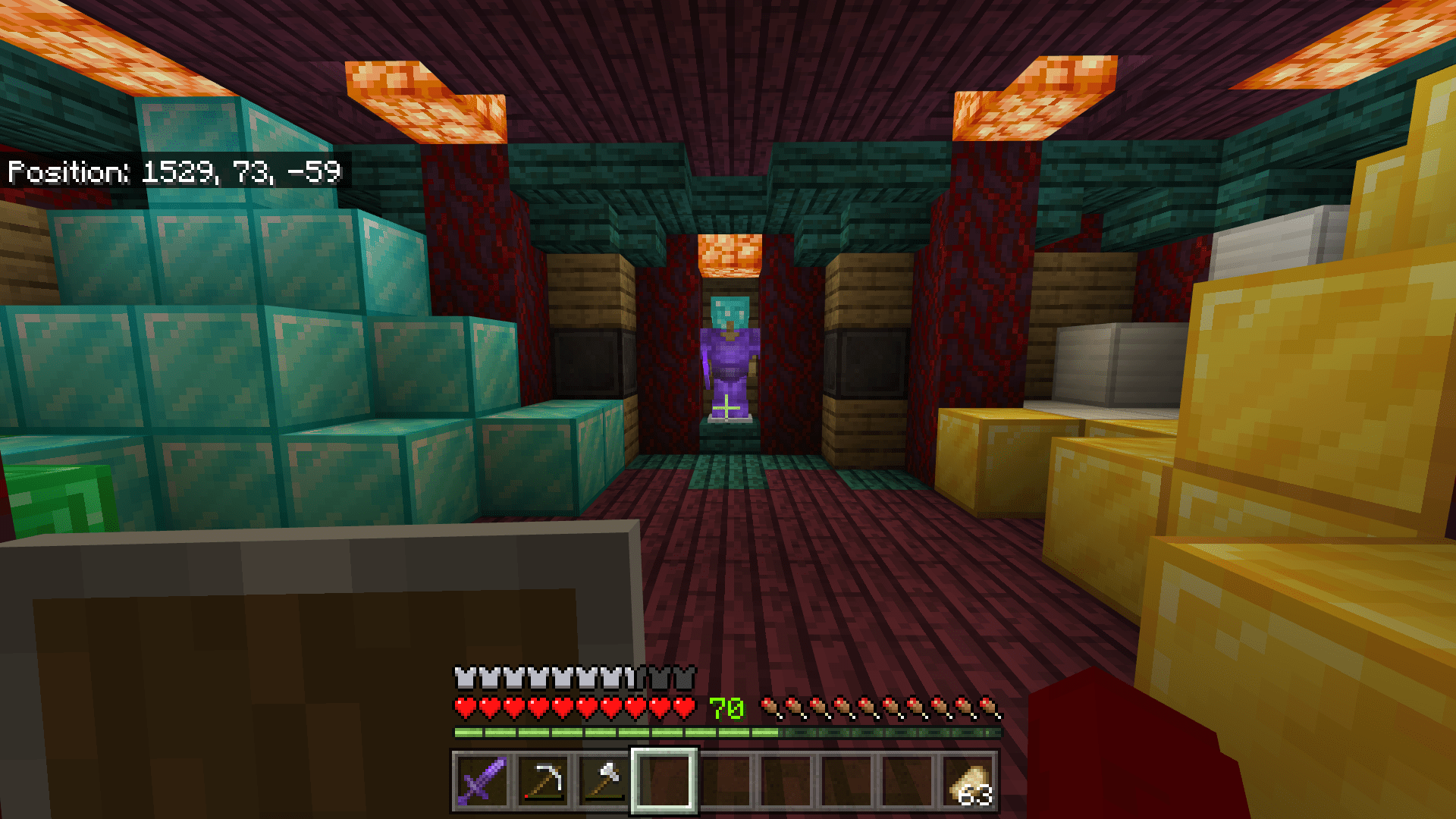The height and width of the screenshot is (819, 1456).
Task: Select the netherite sword in hotbar slot 1
Action: (482, 784)
